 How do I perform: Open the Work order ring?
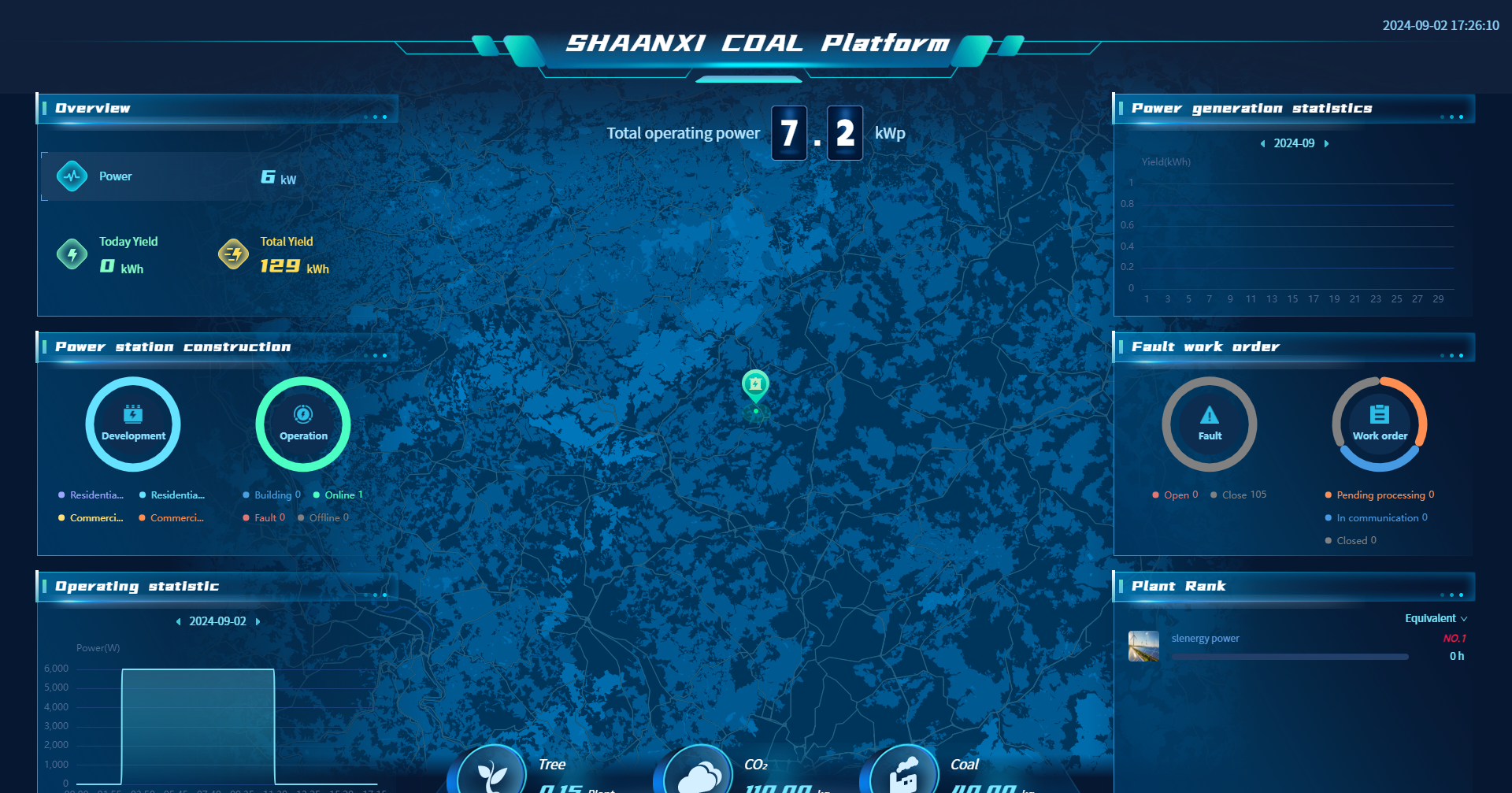click(x=1380, y=424)
